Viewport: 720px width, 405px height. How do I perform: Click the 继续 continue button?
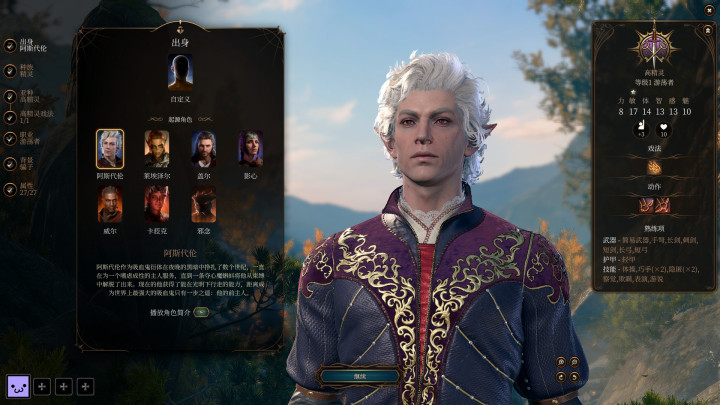click(x=359, y=376)
